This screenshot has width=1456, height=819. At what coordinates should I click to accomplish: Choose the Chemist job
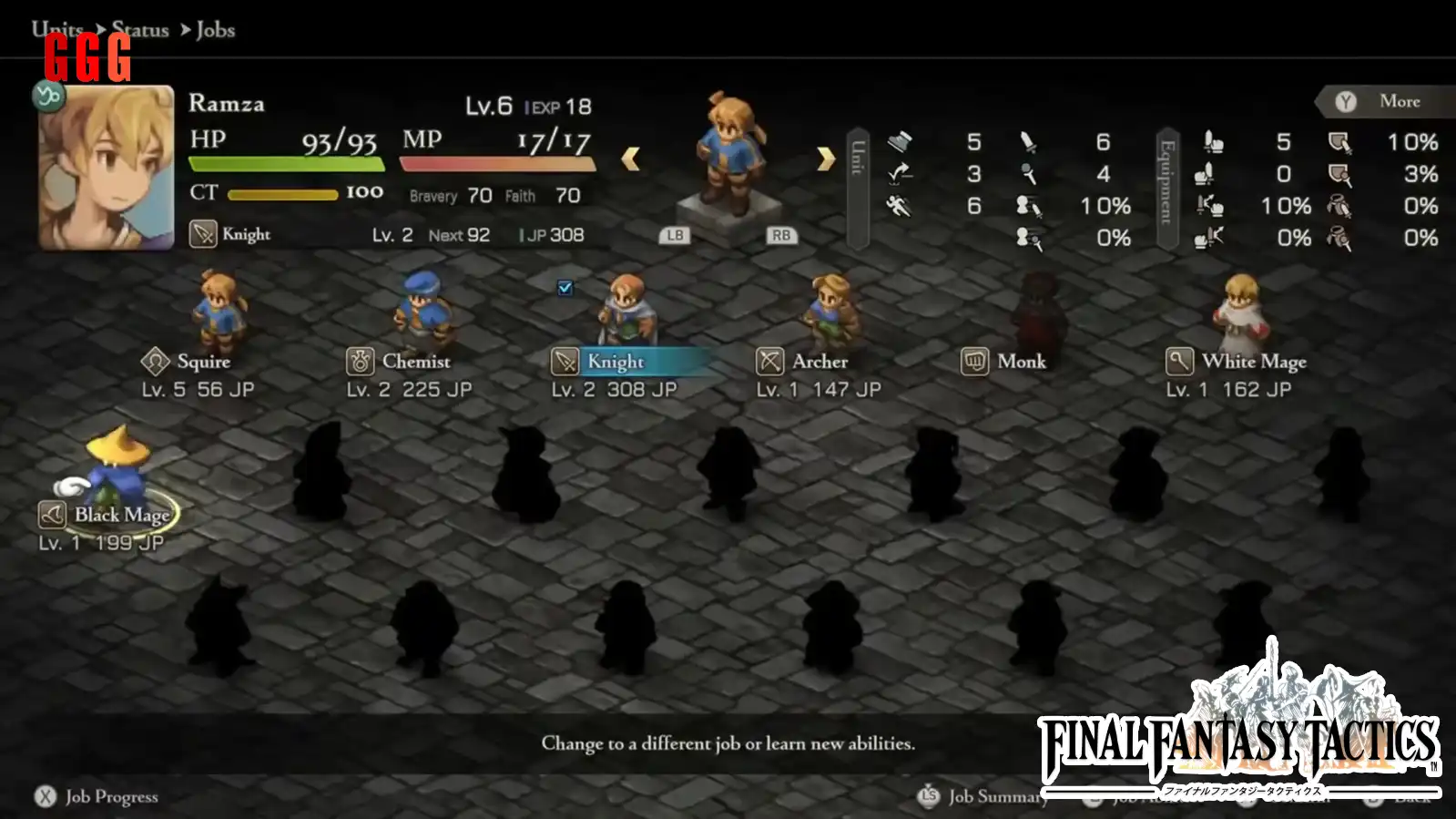click(x=415, y=362)
